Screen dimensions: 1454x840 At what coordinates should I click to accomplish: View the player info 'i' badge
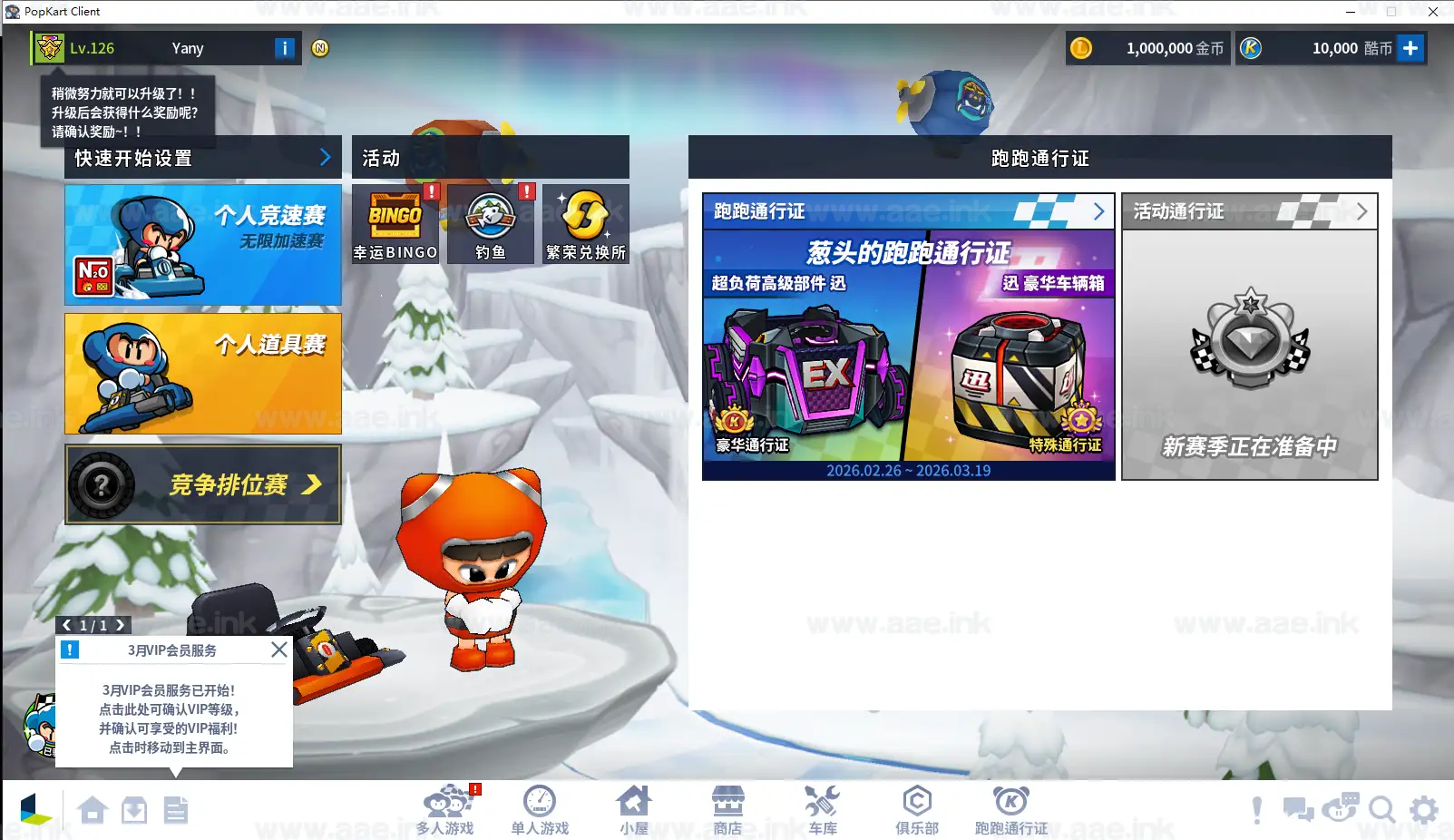284,48
